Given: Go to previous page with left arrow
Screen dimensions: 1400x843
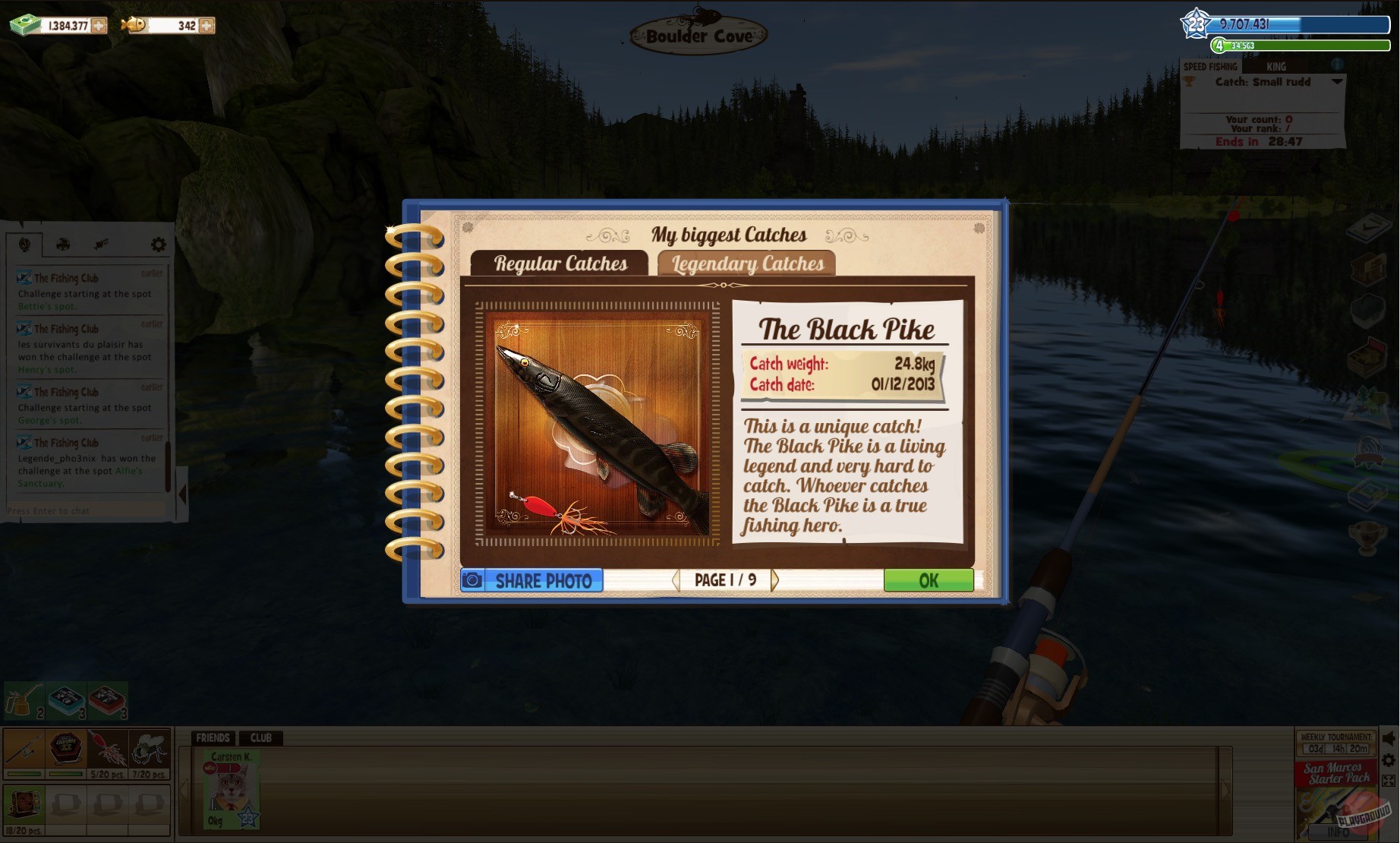Looking at the screenshot, I should pyautogui.click(x=675, y=579).
